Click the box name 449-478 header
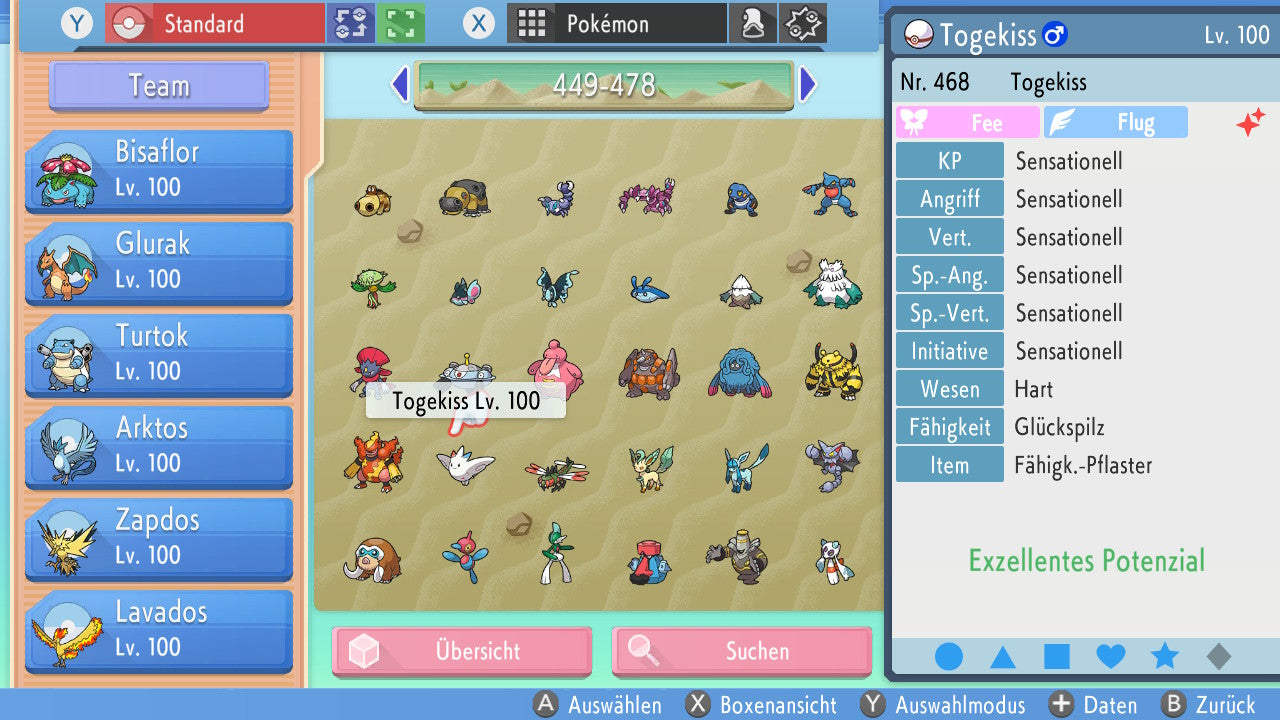This screenshot has width=1280, height=720. [604, 85]
